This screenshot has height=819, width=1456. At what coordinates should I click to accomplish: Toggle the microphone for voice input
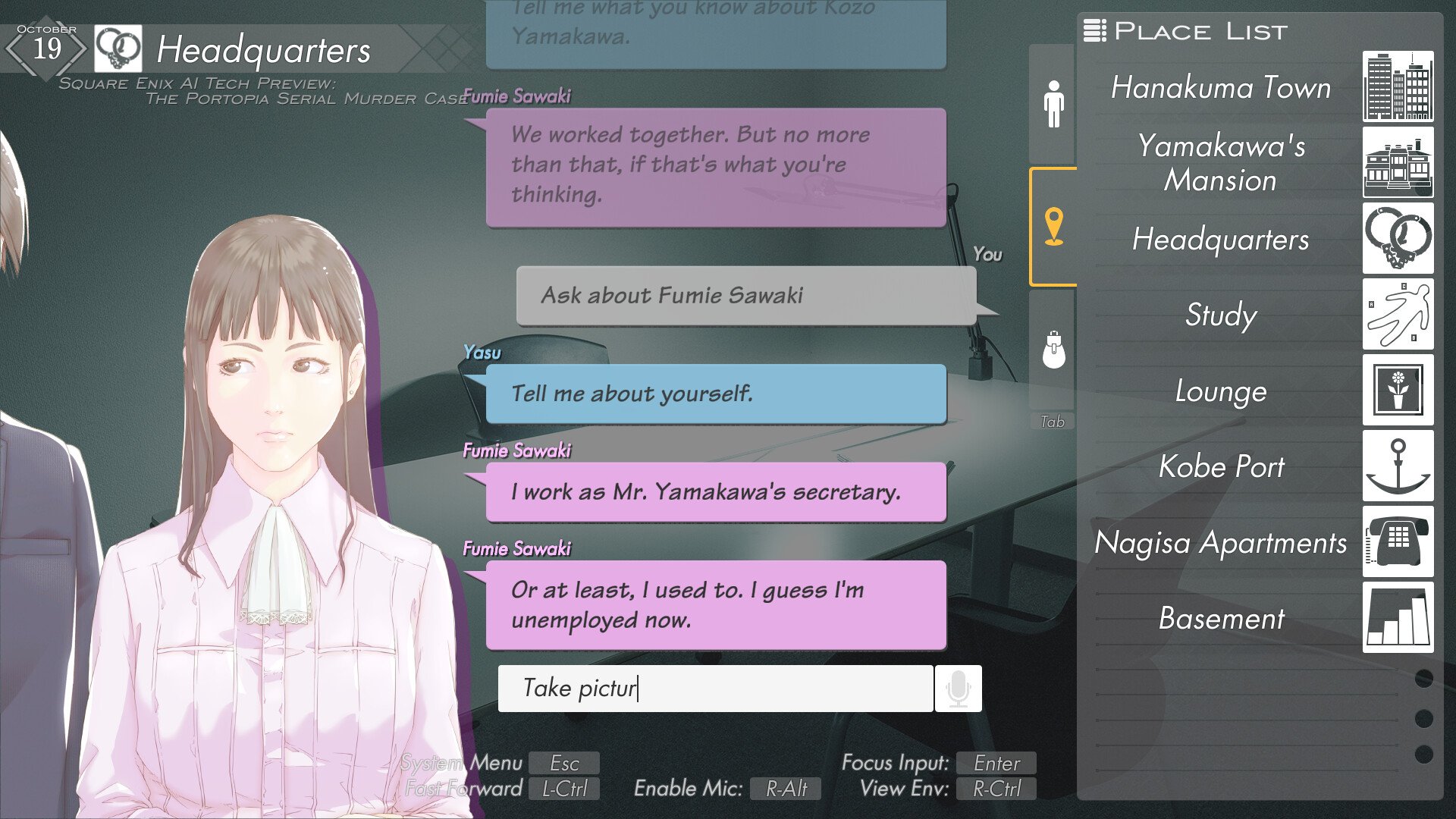coord(959,688)
